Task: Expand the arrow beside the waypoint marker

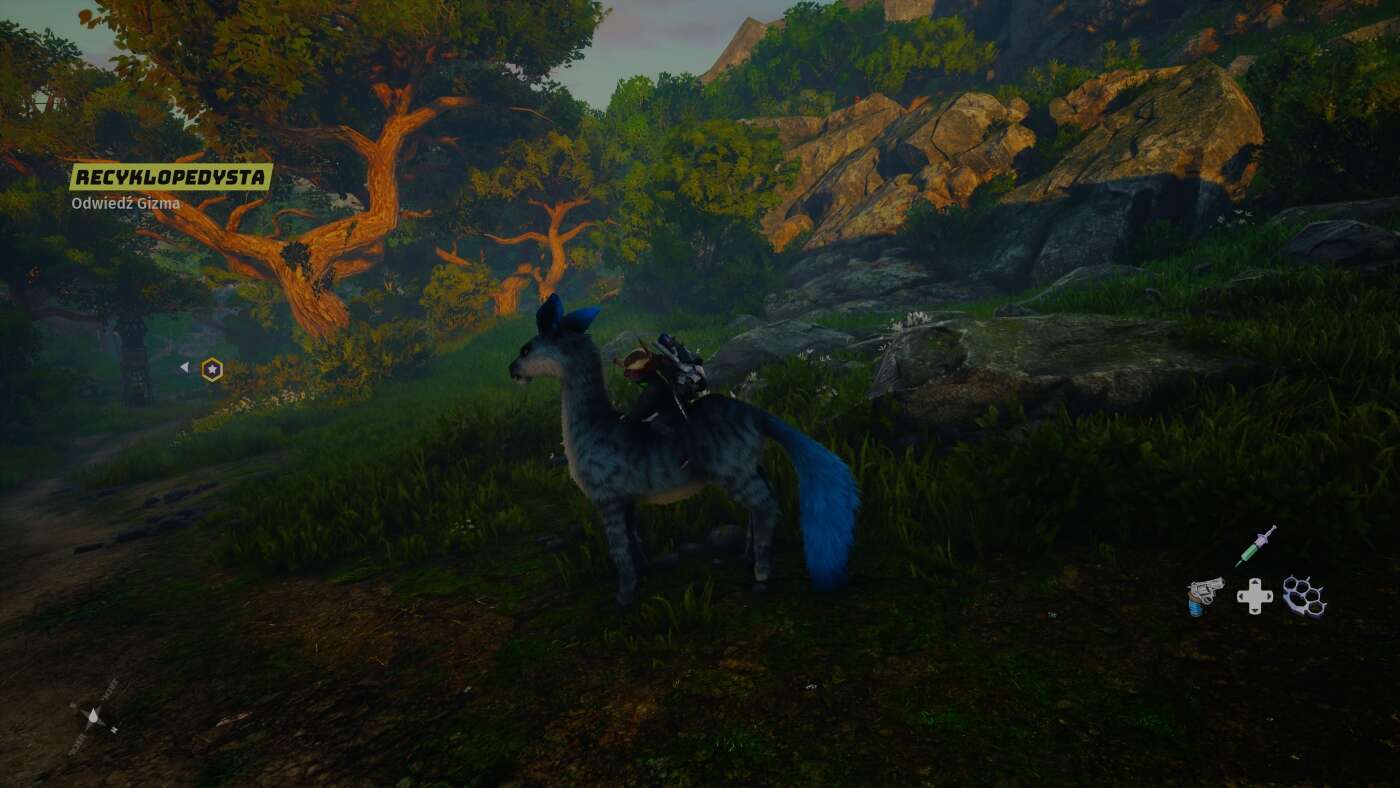Action: [185, 368]
